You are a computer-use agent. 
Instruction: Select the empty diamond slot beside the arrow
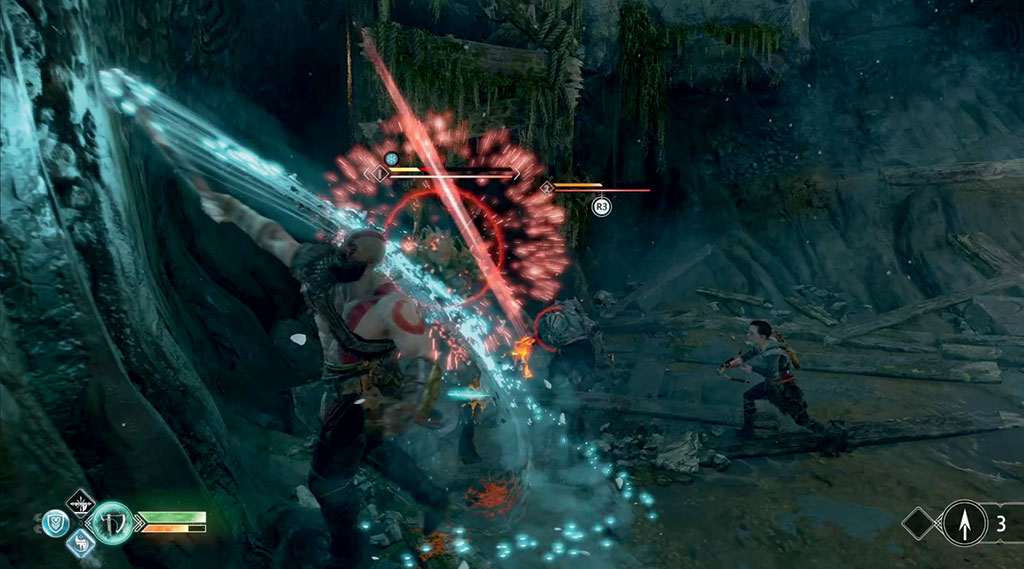[x=919, y=522]
